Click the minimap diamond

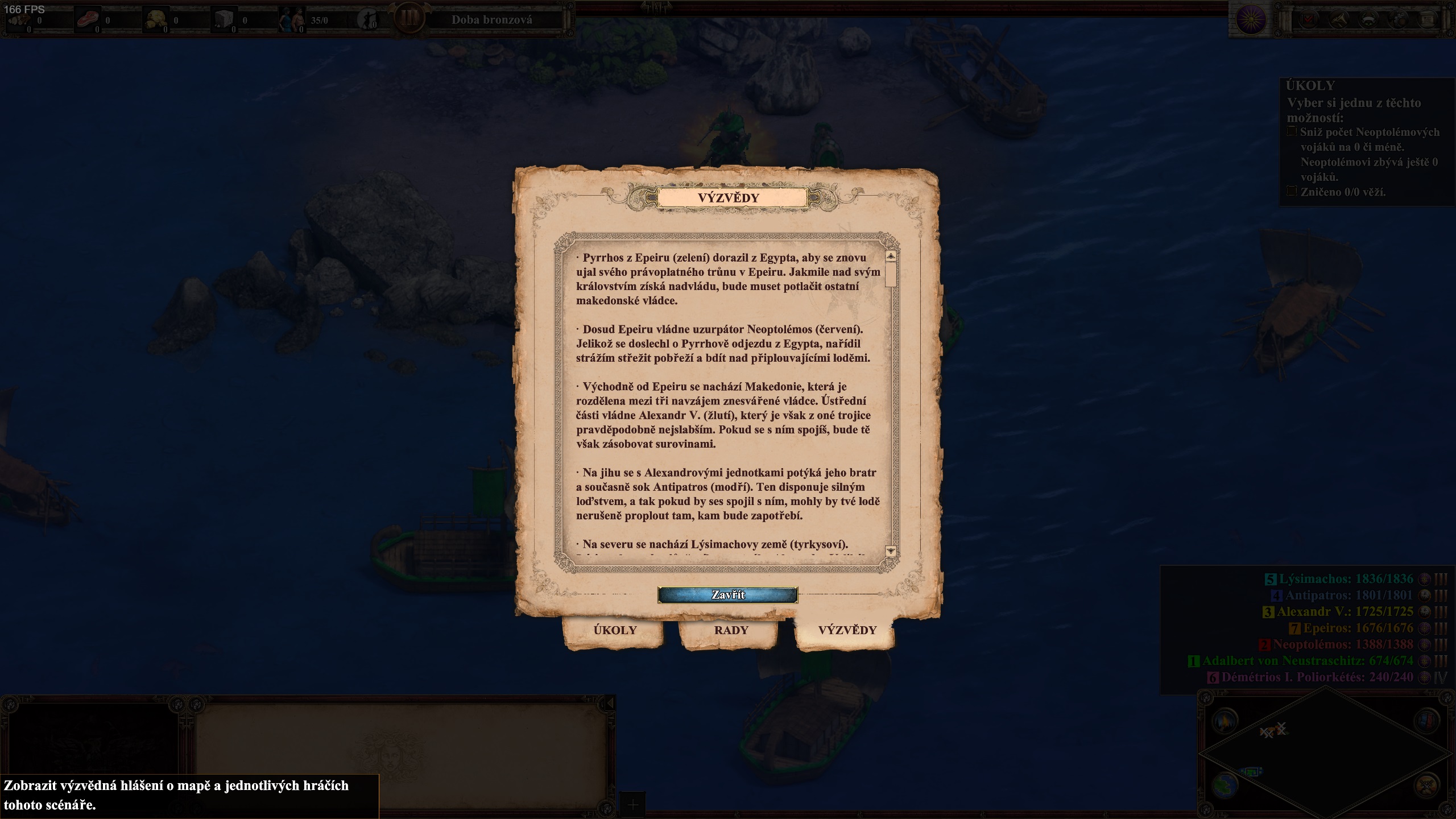click(1325, 754)
